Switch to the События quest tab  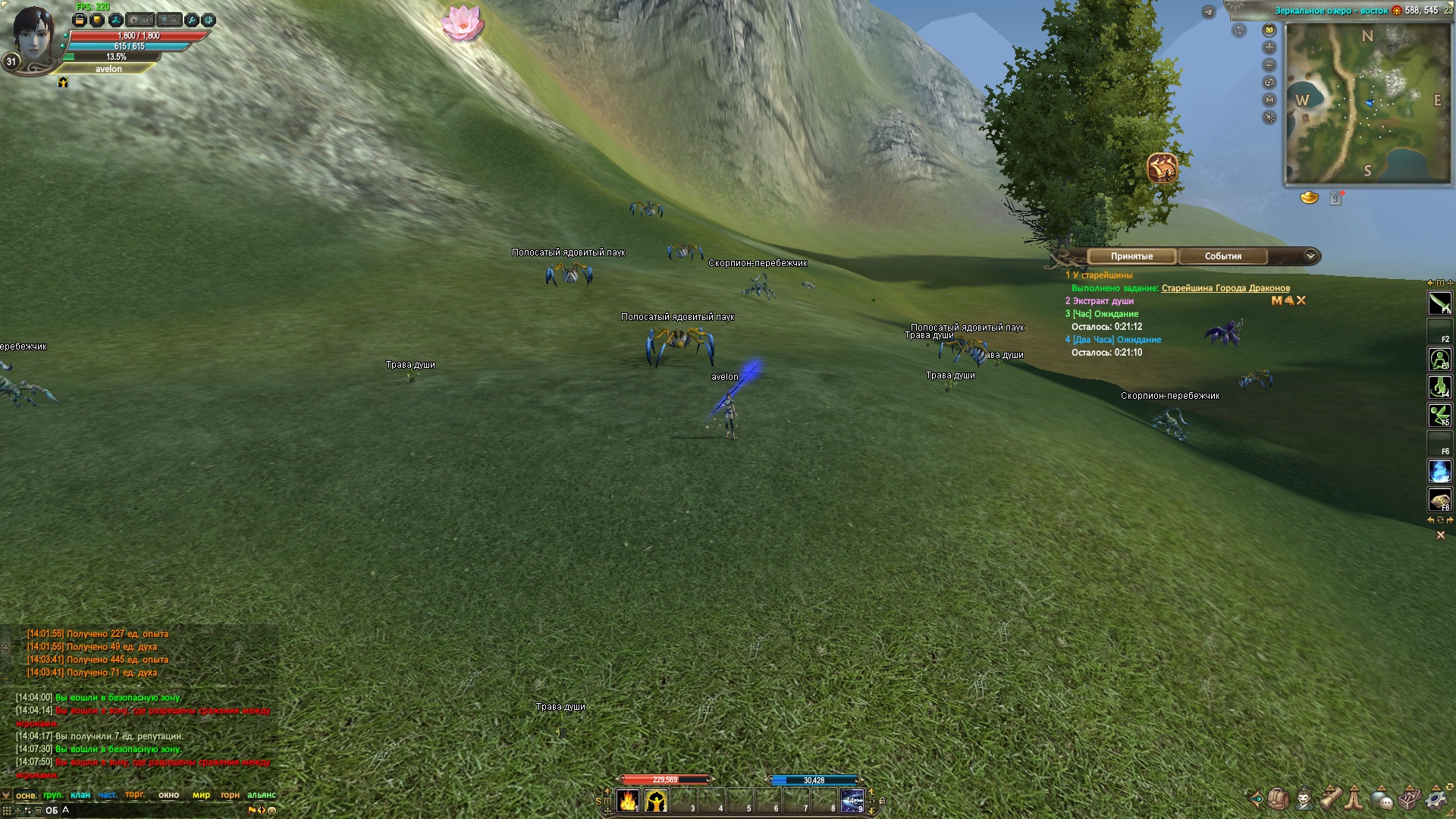coord(1222,256)
